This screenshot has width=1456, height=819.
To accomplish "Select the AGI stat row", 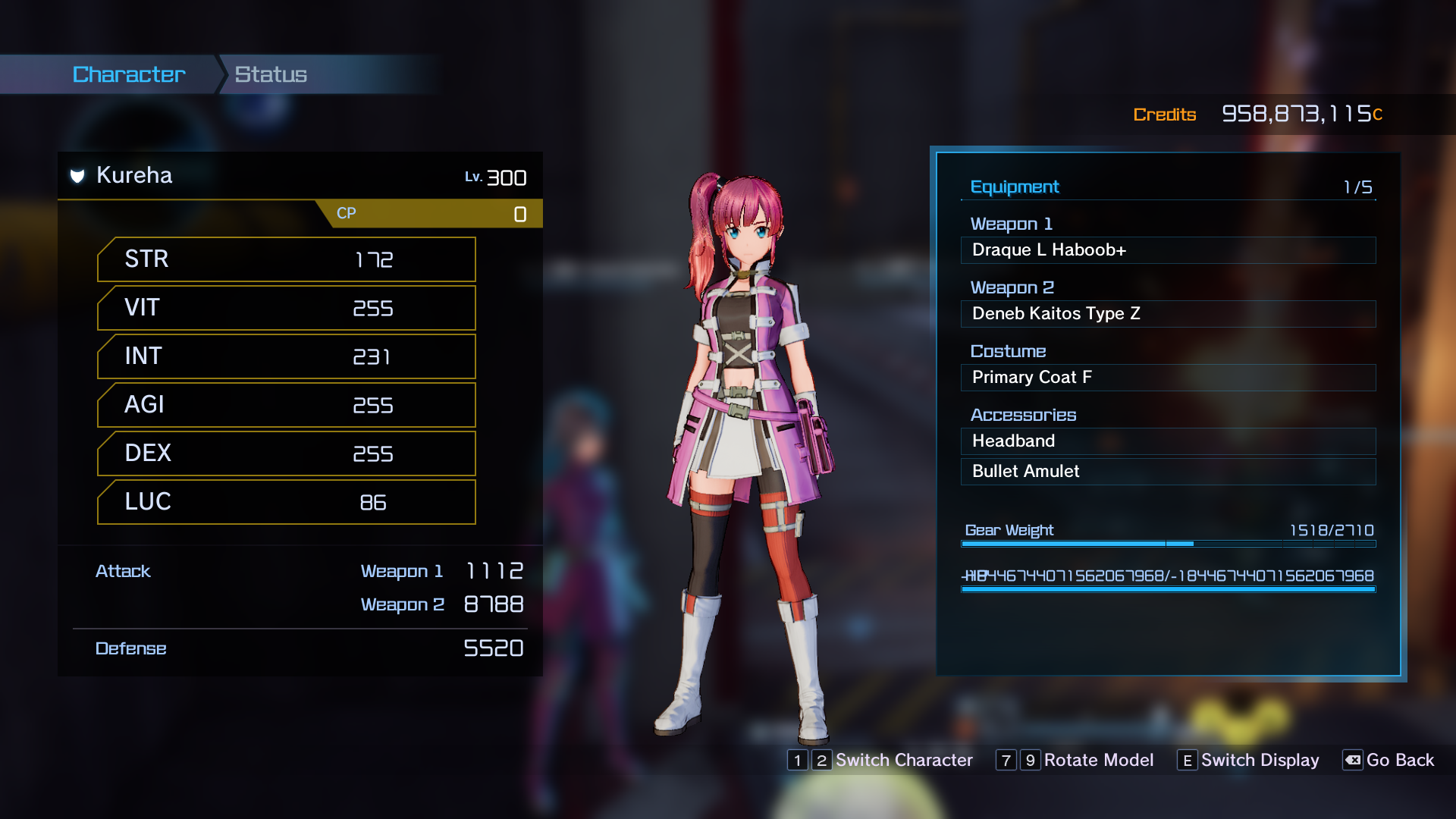I will (287, 405).
